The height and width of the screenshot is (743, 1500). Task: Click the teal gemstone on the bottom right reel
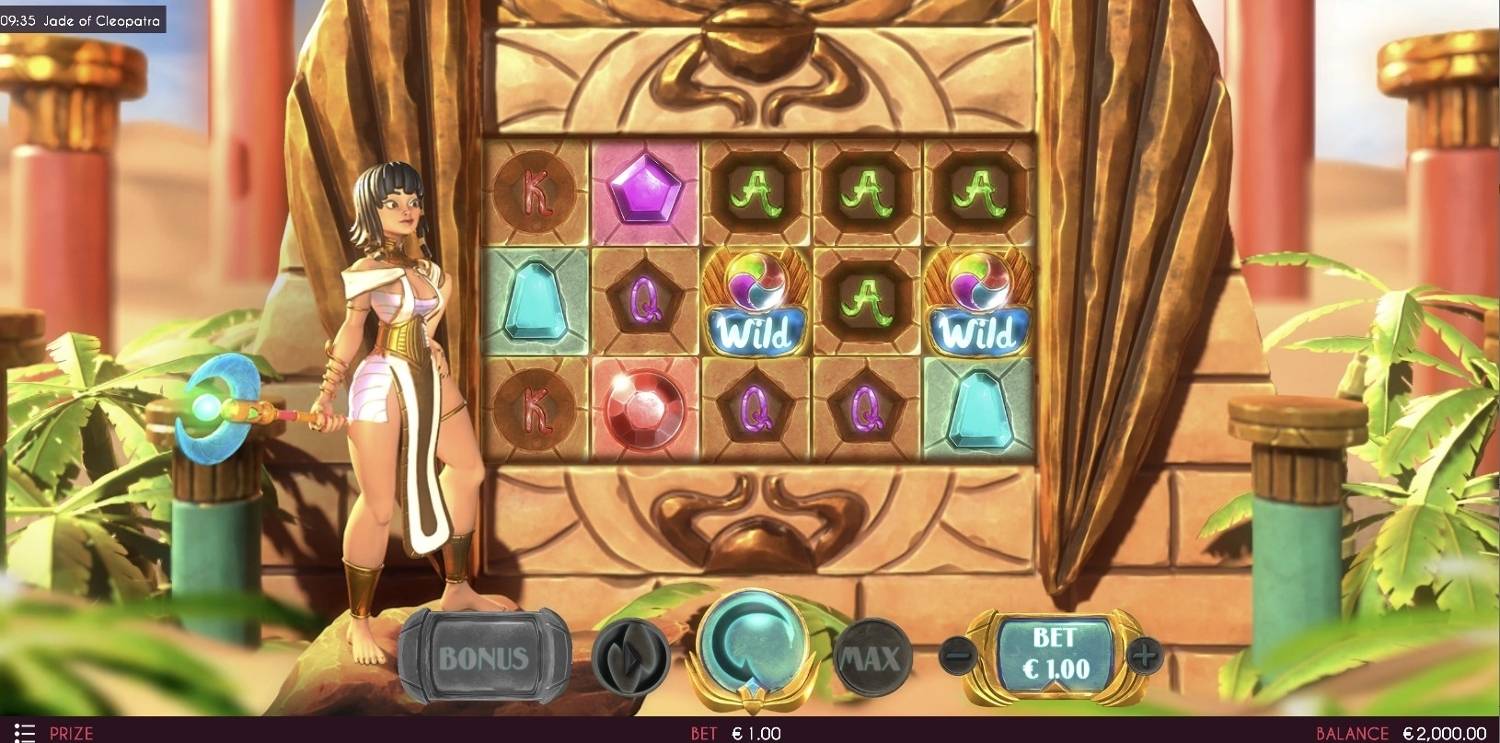pos(972,410)
